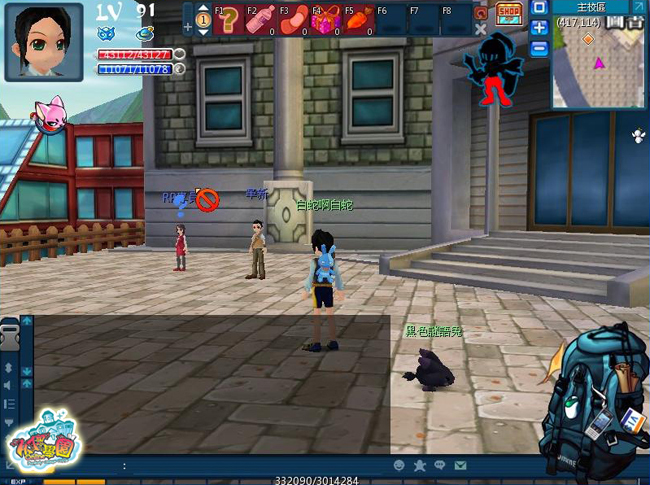Click the minimap's blue minus zoom button
This screenshot has width=650, height=485.
coord(539,48)
